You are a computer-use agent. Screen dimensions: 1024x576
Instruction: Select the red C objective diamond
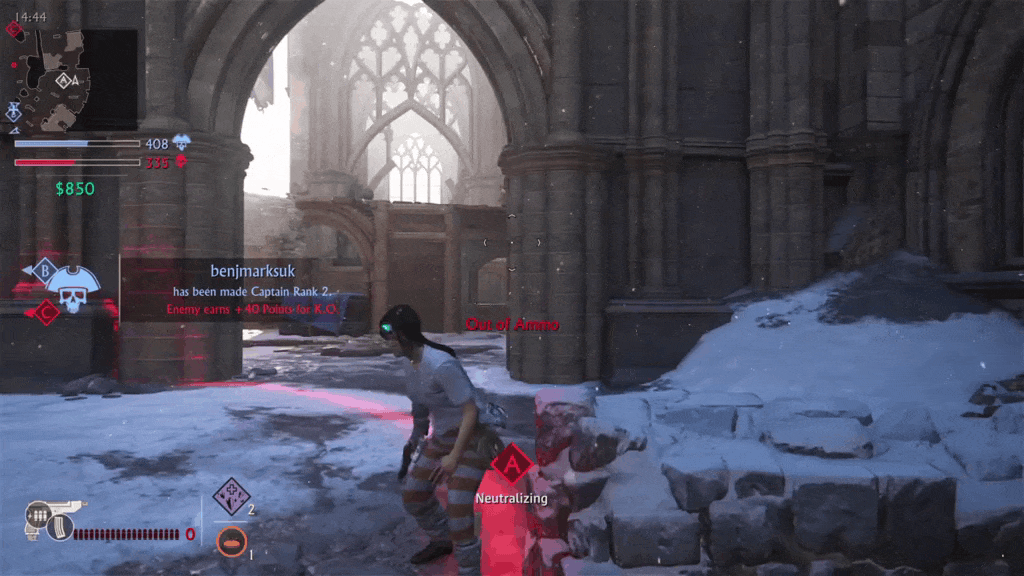(45, 313)
